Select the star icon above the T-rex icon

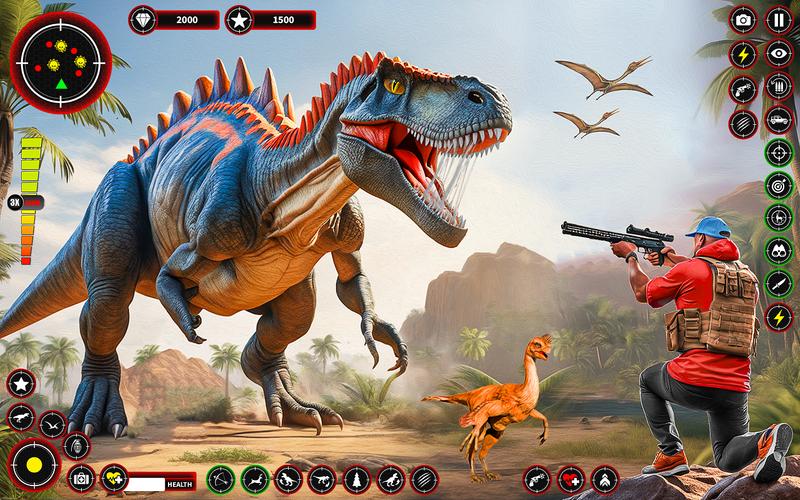tap(21, 383)
